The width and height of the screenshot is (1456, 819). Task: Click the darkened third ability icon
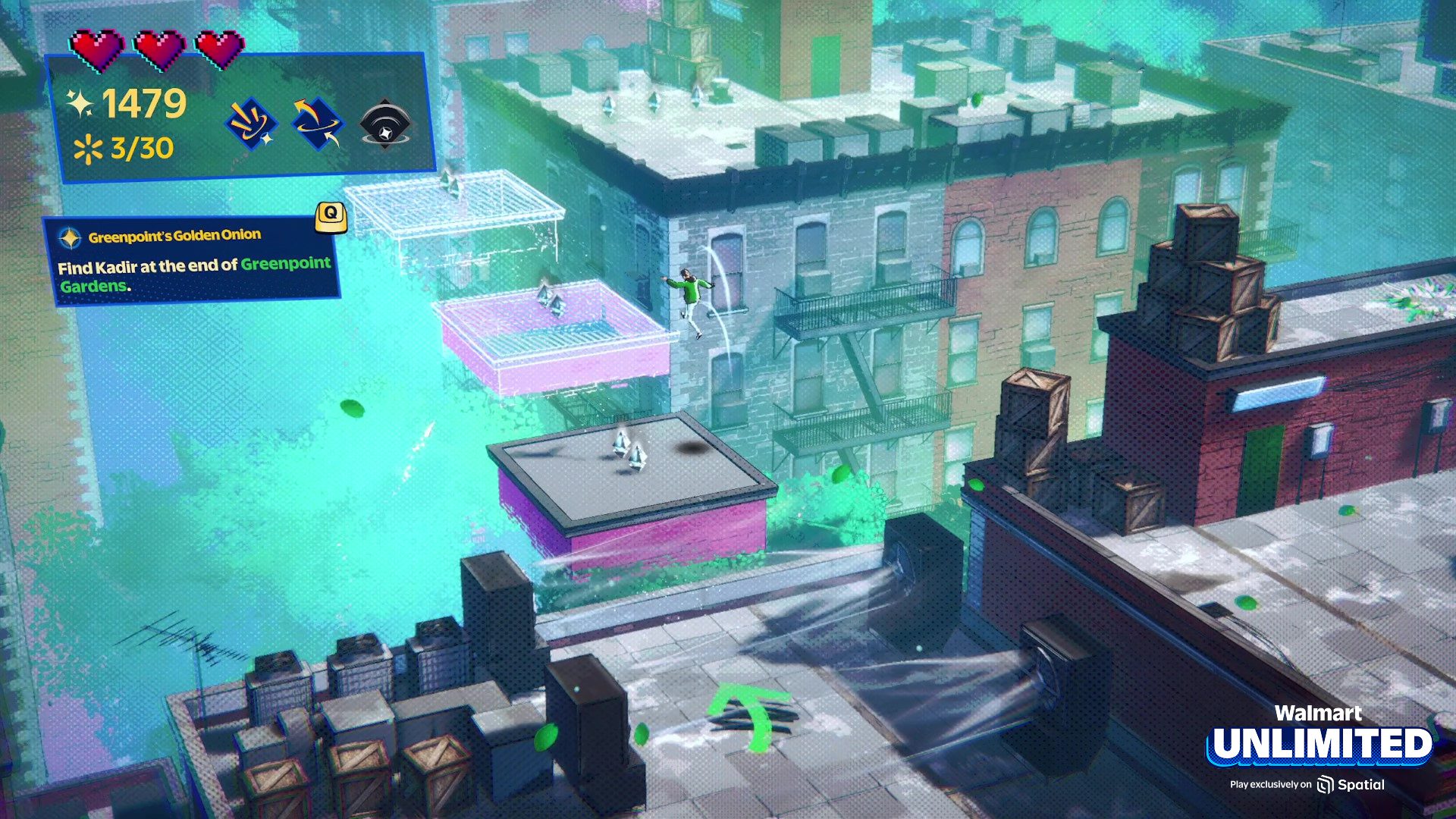click(x=385, y=124)
